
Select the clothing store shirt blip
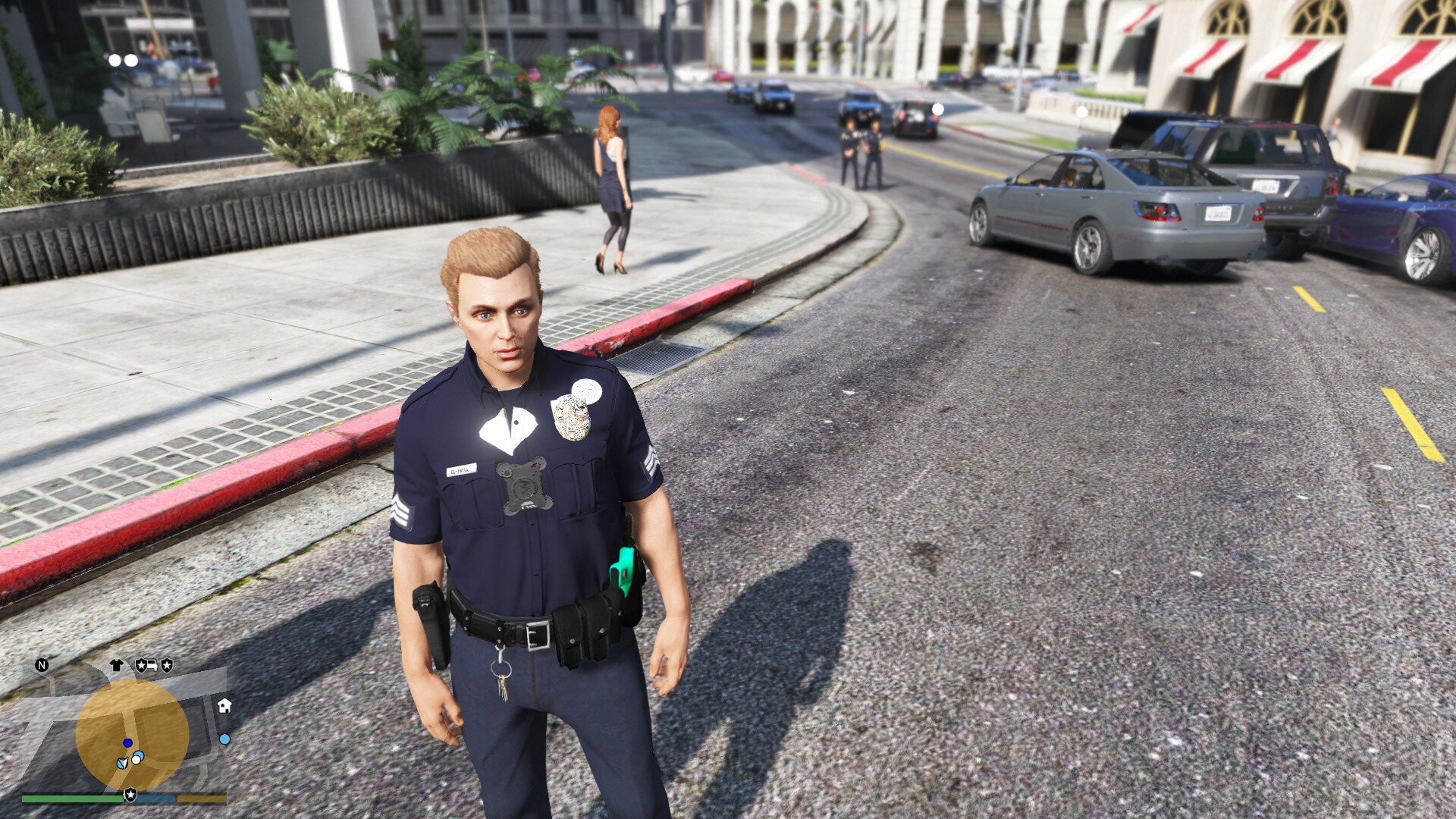(x=116, y=665)
